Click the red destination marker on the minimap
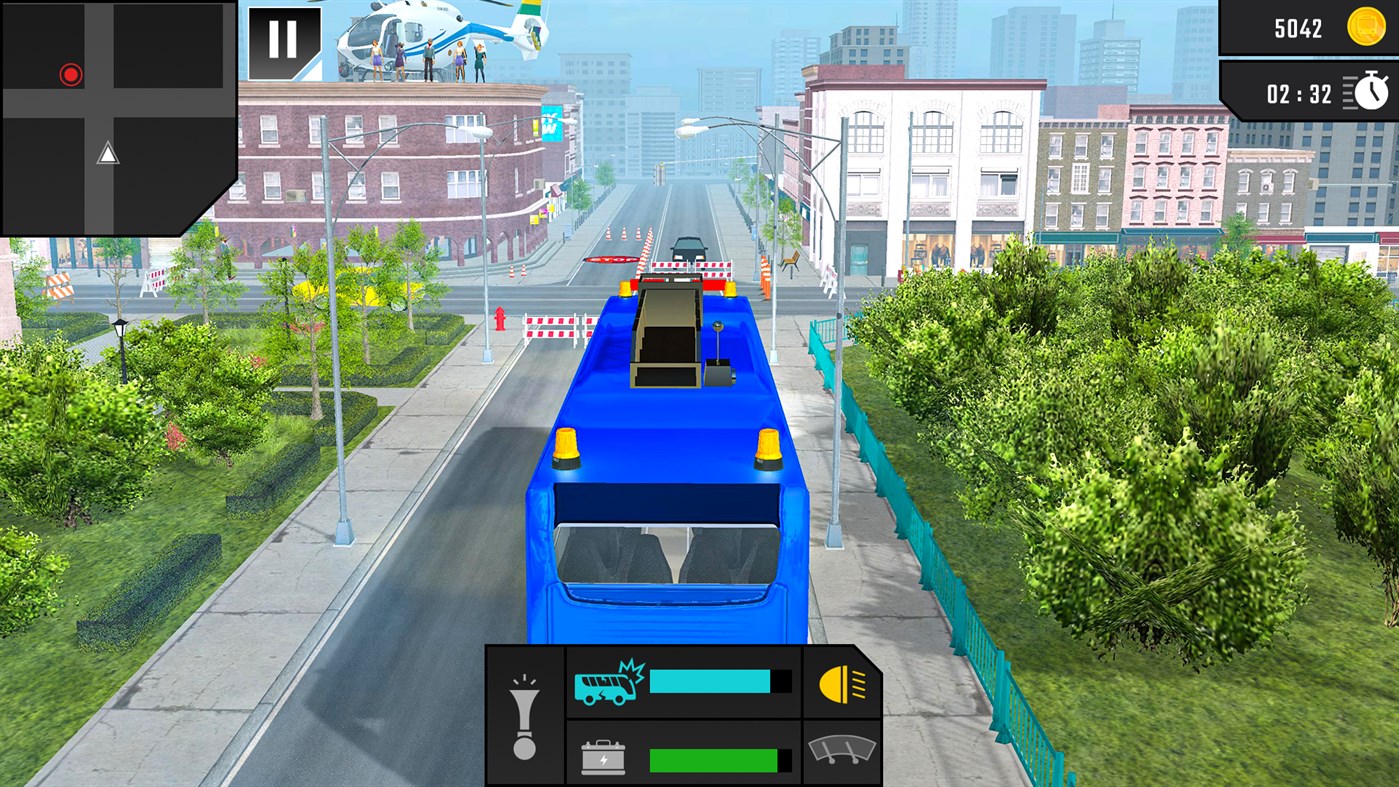The width and height of the screenshot is (1399, 787). (x=70, y=73)
